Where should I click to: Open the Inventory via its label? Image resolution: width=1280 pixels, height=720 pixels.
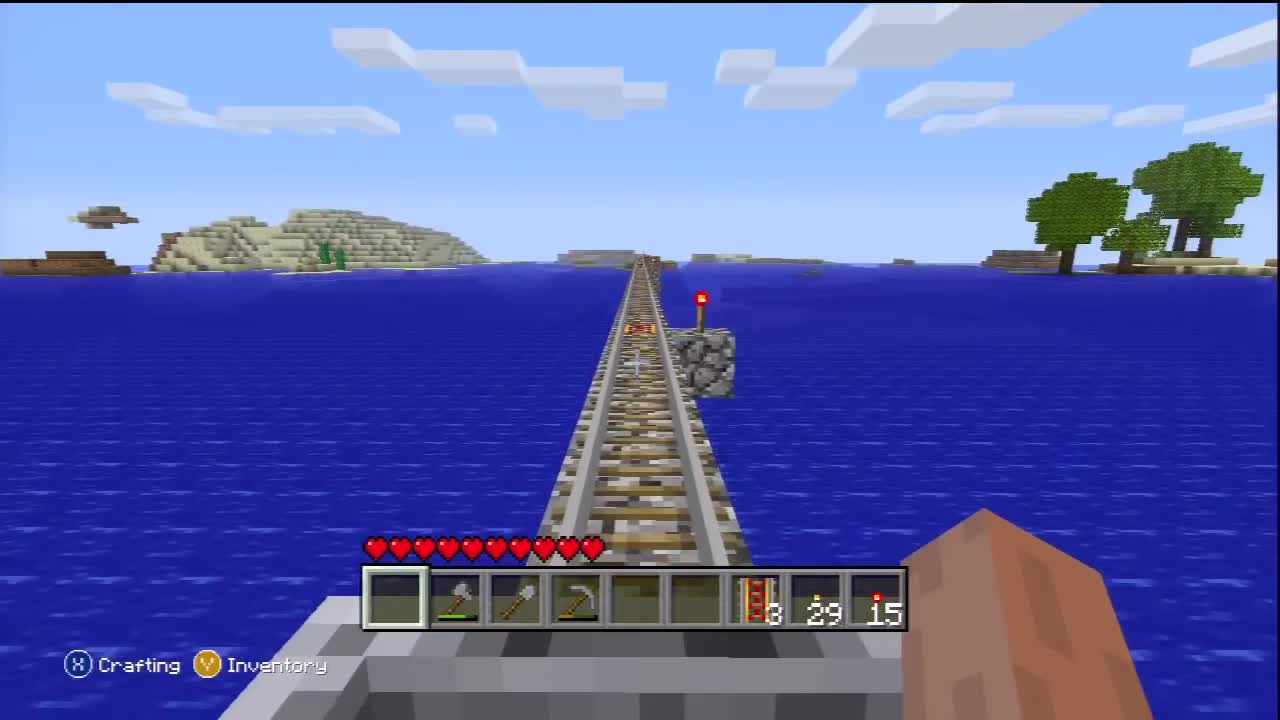[x=275, y=665]
